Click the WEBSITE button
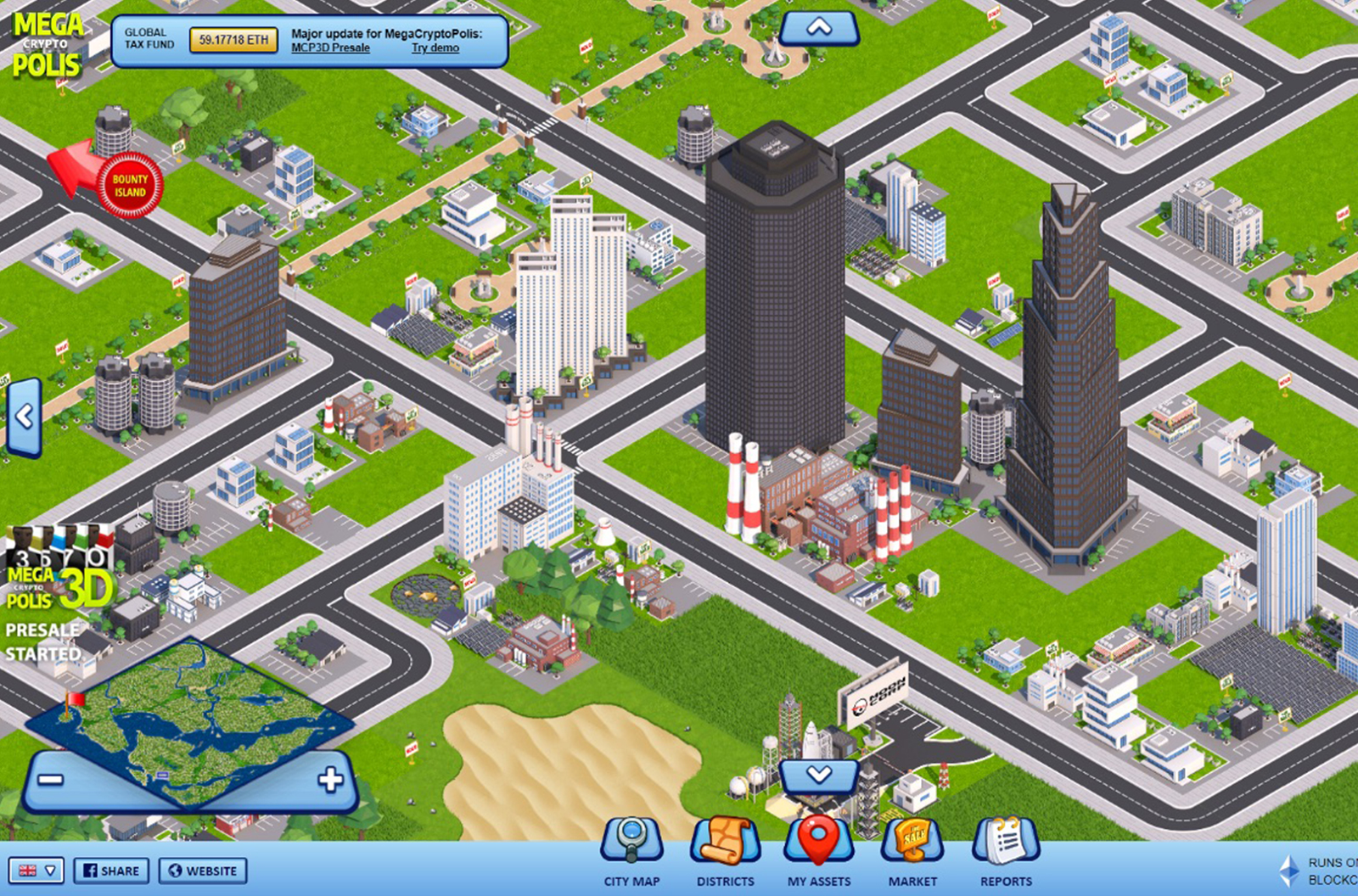The width and height of the screenshot is (1358, 896). pos(202,871)
